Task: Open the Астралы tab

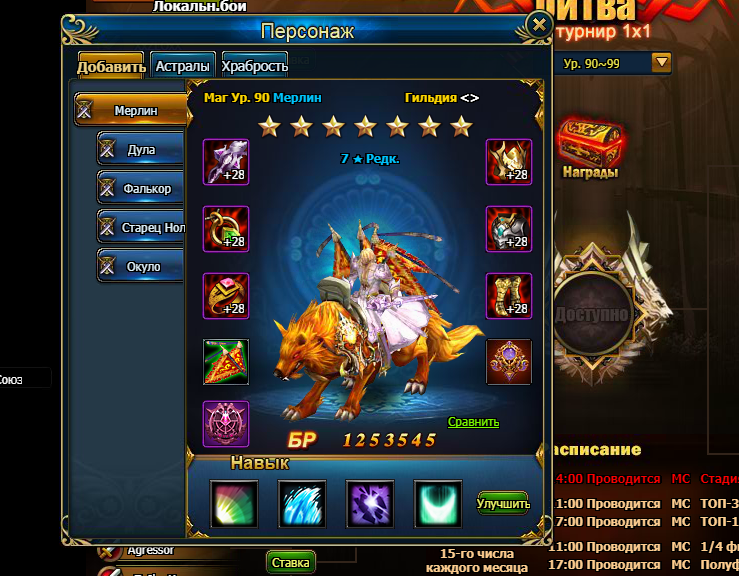Action: click(183, 67)
